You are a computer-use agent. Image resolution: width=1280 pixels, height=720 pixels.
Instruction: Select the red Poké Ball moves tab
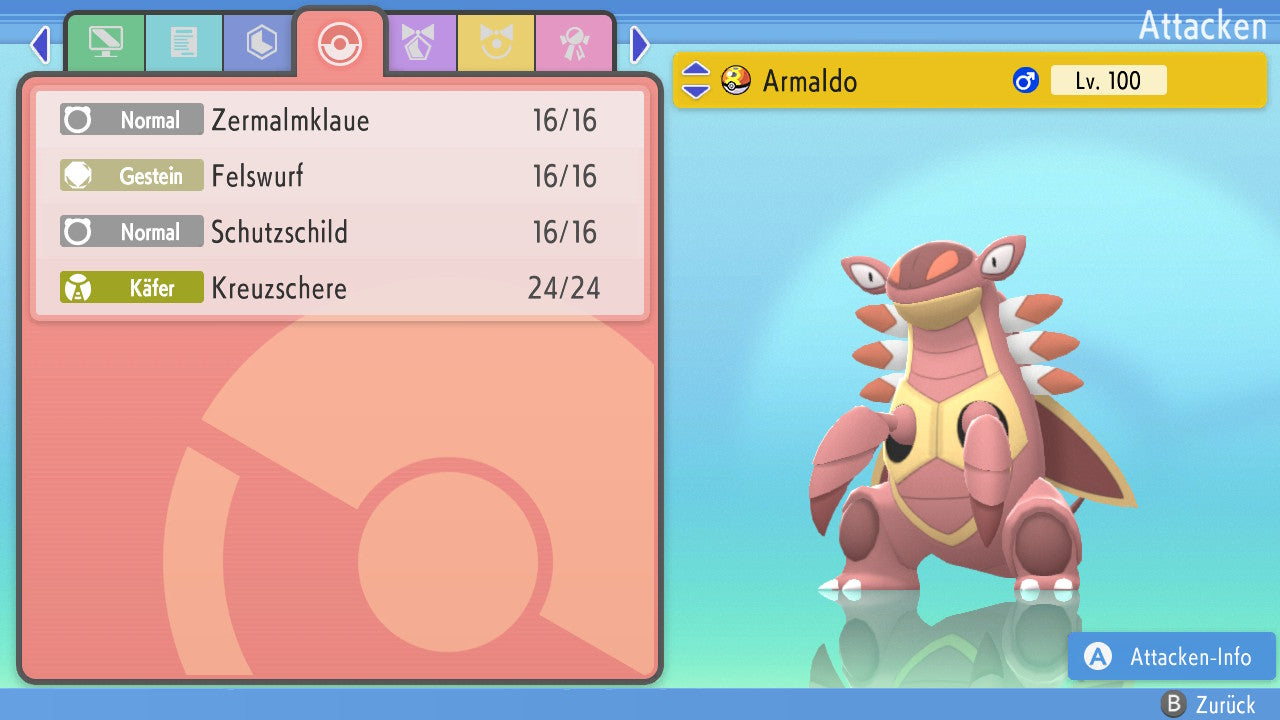point(340,43)
